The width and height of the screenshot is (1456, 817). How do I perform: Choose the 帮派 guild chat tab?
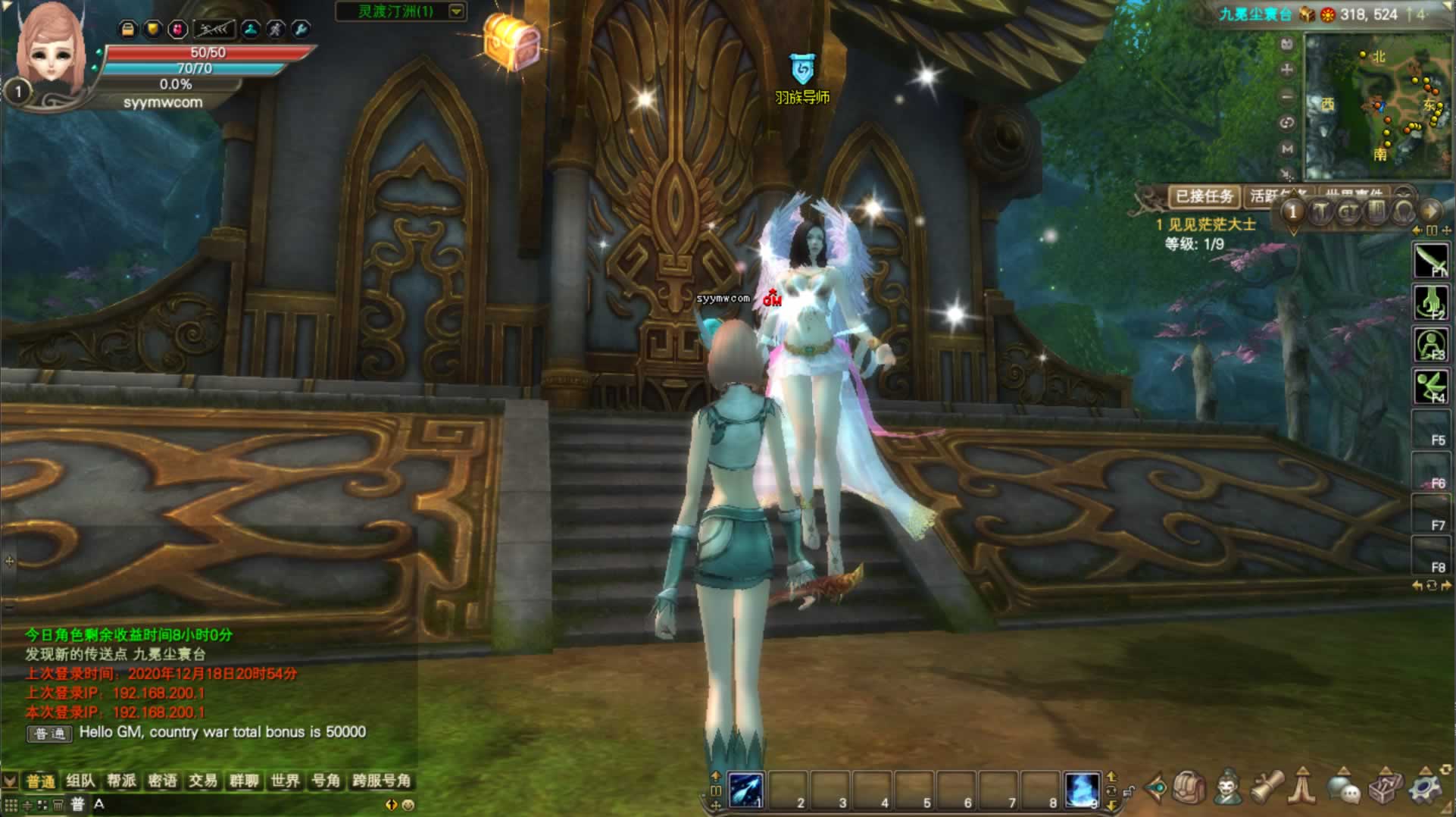(121, 781)
